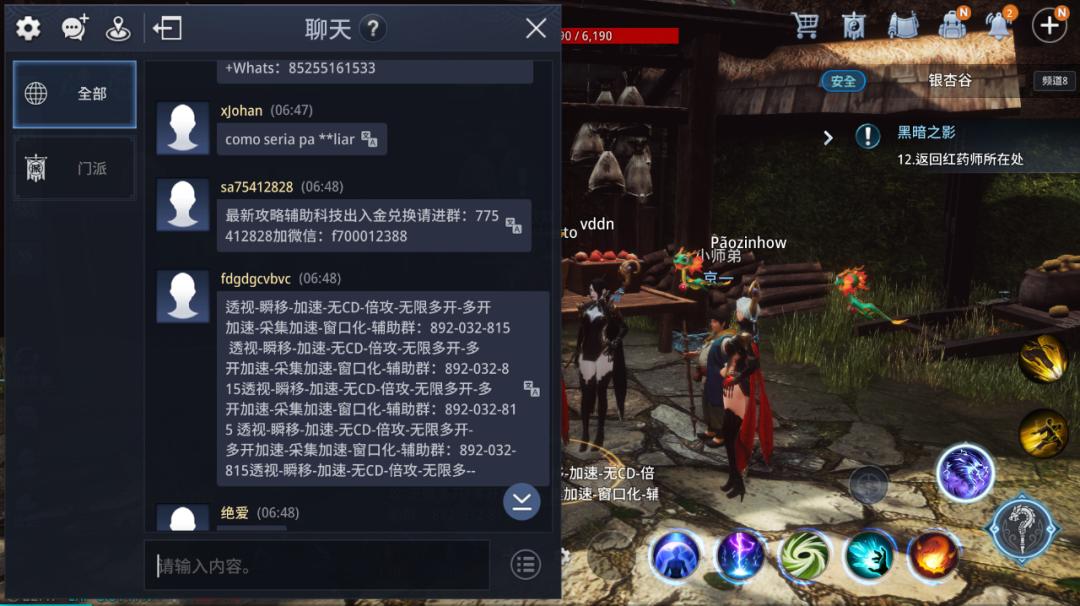Open the 频道8 channel selector
This screenshot has width=1080, height=606.
click(x=1055, y=81)
